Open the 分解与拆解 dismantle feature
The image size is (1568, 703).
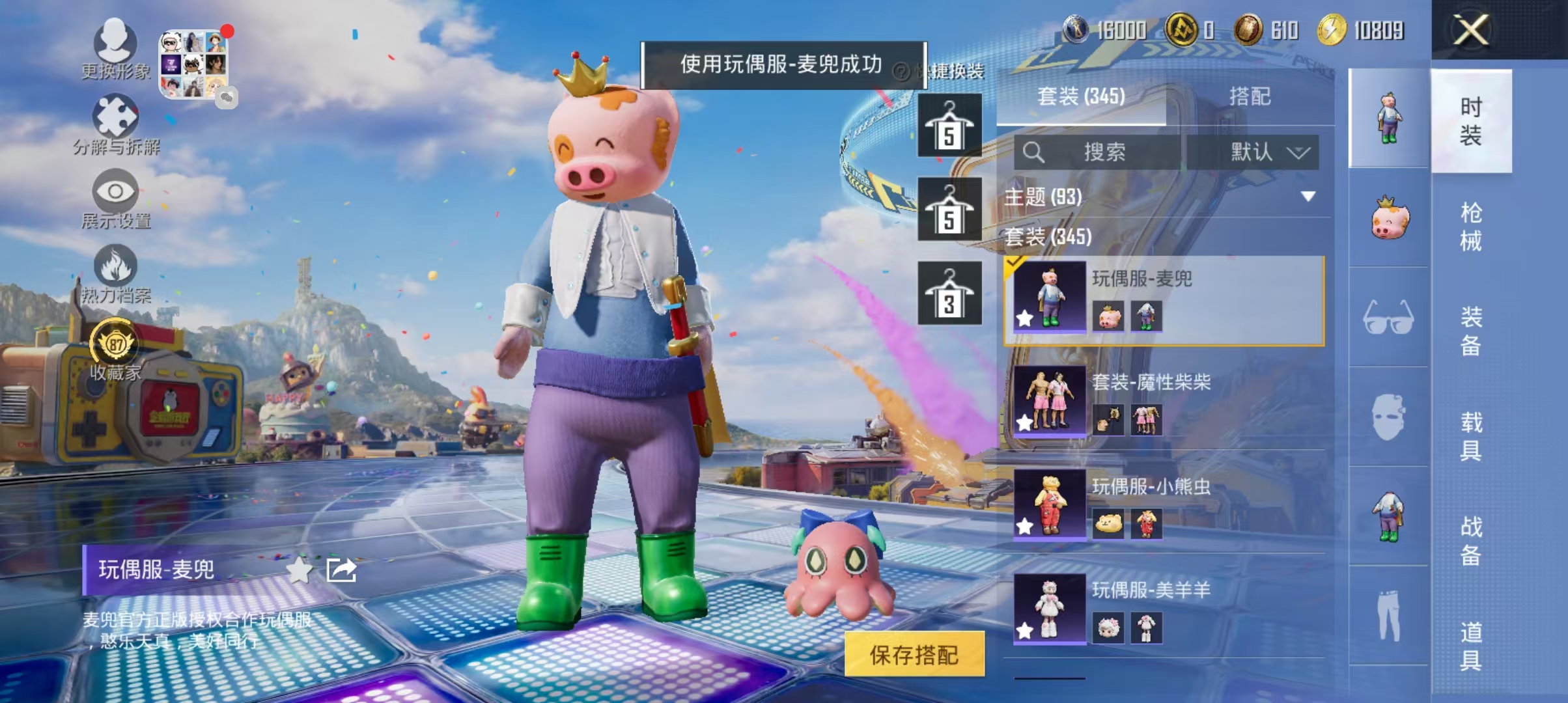point(116,124)
